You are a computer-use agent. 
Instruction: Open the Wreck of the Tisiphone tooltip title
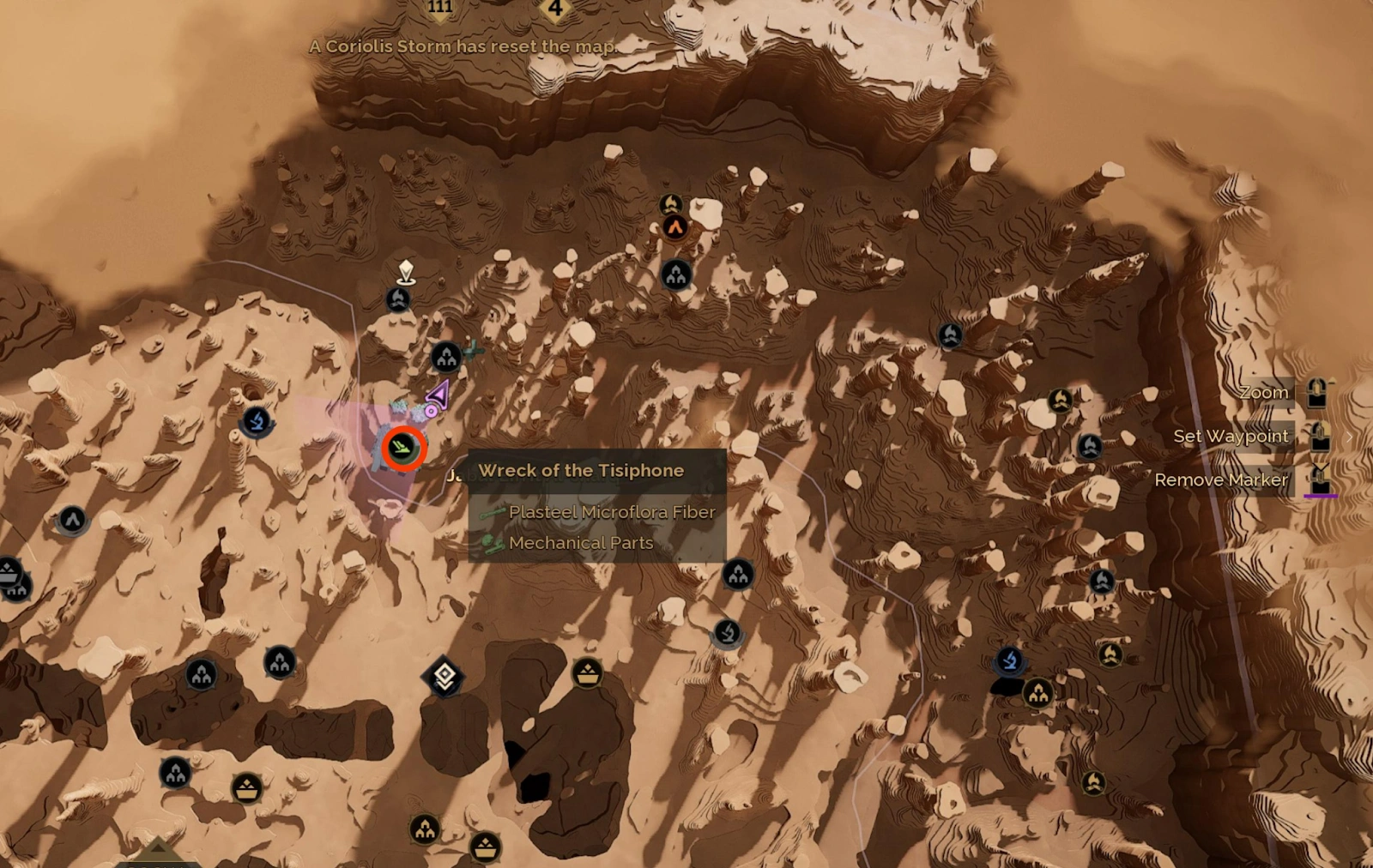tap(580, 470)
